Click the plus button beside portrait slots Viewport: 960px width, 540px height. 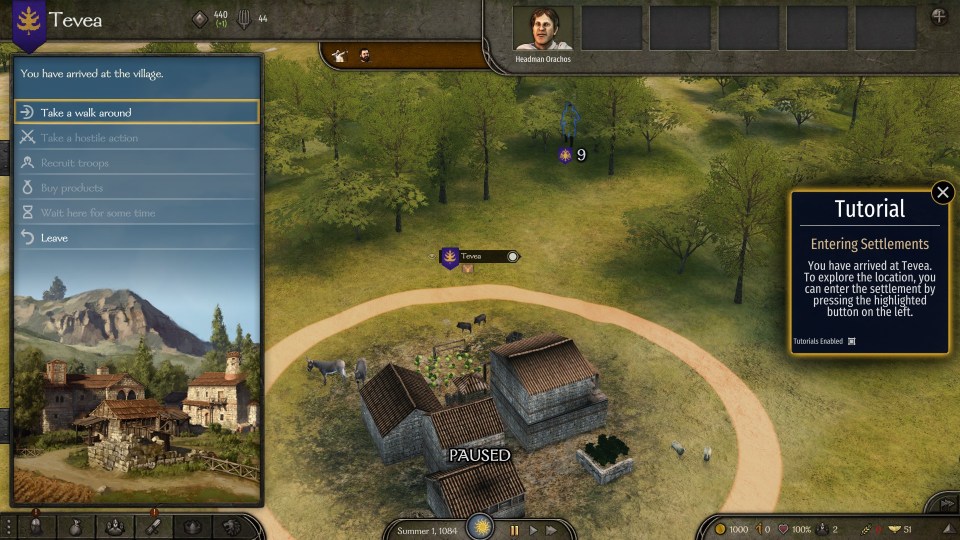pos(939,17)
